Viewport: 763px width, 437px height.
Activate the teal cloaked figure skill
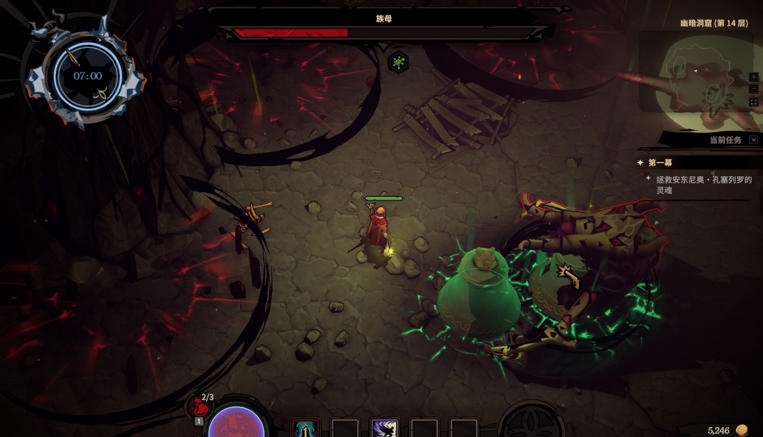[305, 429]
